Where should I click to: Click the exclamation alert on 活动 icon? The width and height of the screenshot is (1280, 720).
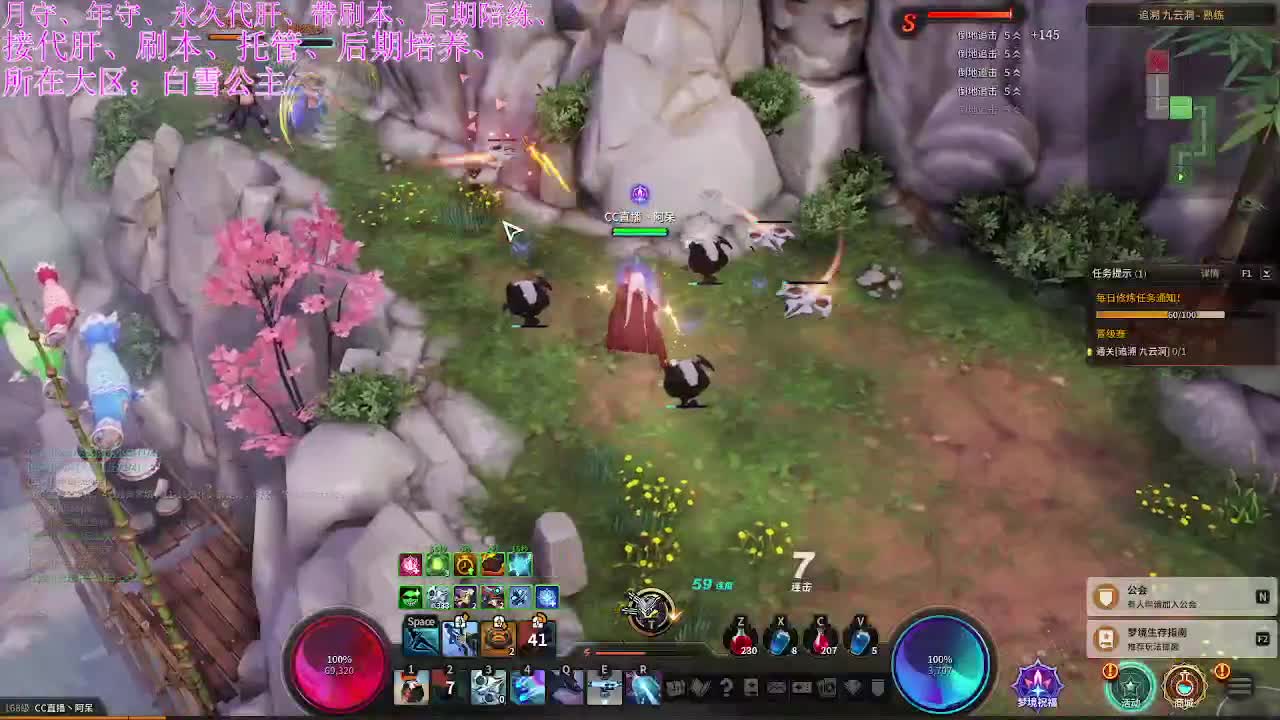1110,671
